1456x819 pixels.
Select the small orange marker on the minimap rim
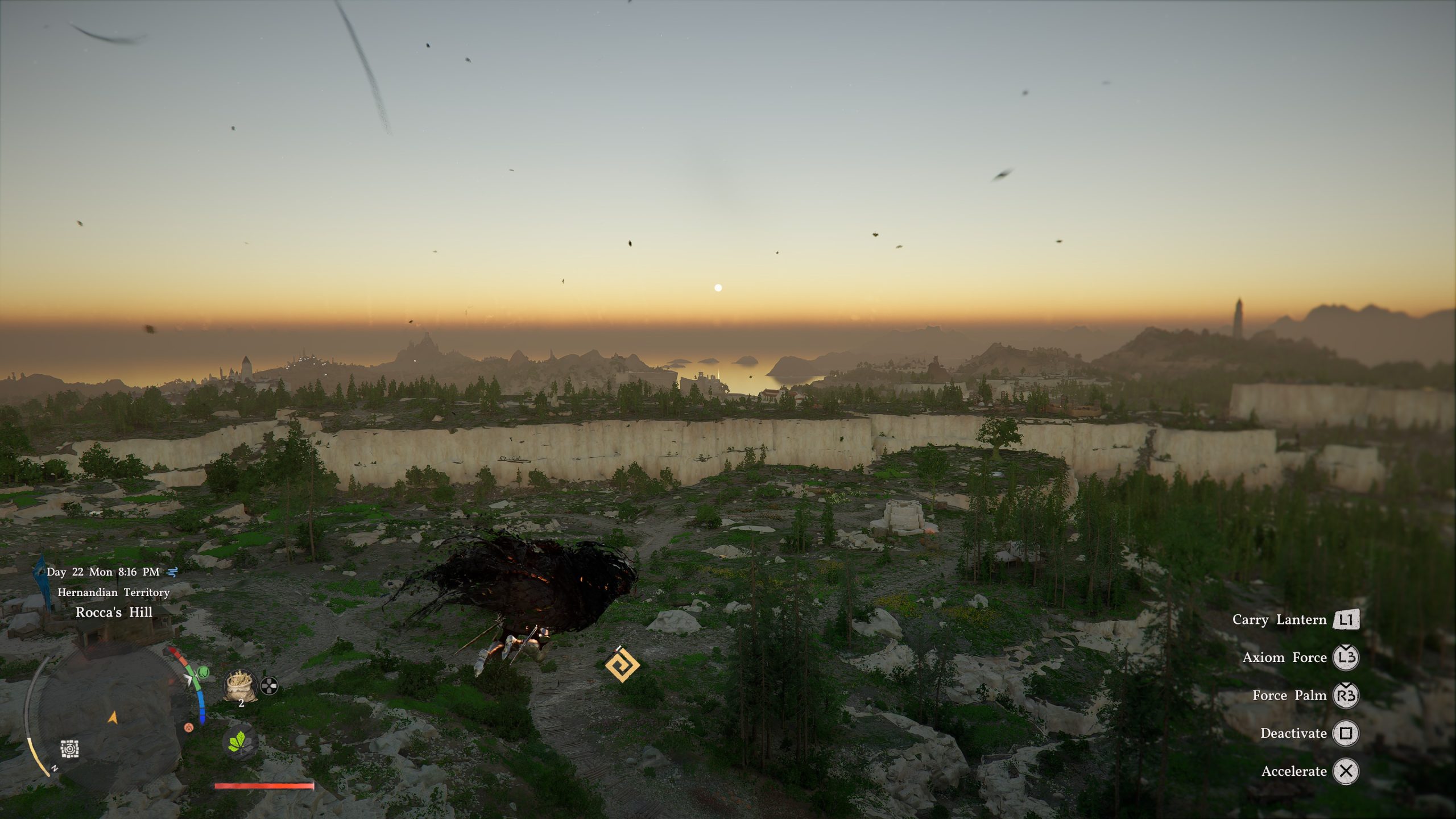pyautogui.click(x=189, y=727)
